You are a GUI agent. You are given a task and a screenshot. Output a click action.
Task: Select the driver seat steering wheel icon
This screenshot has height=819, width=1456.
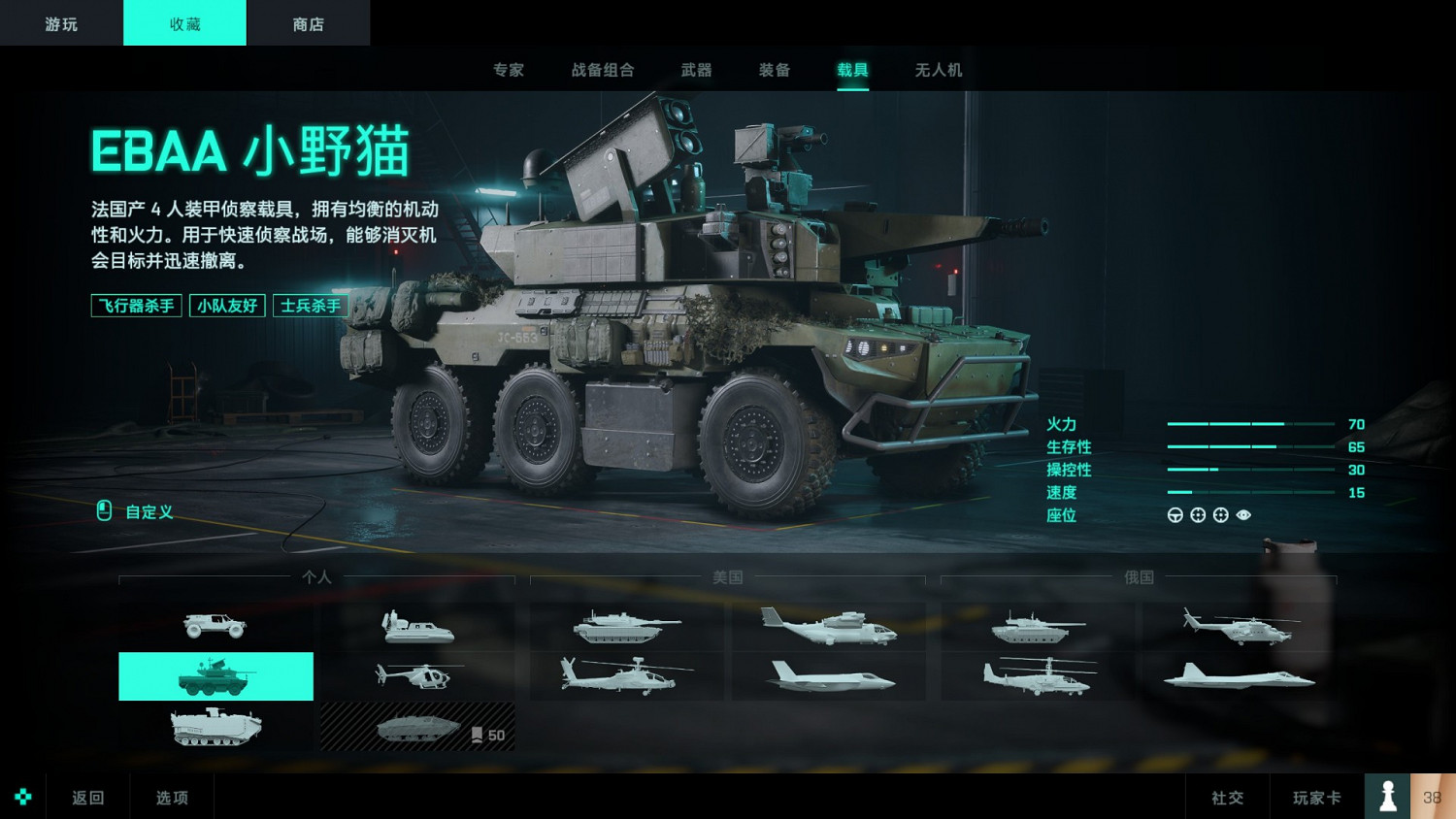pyautogui.click(x=1175, y=515)
